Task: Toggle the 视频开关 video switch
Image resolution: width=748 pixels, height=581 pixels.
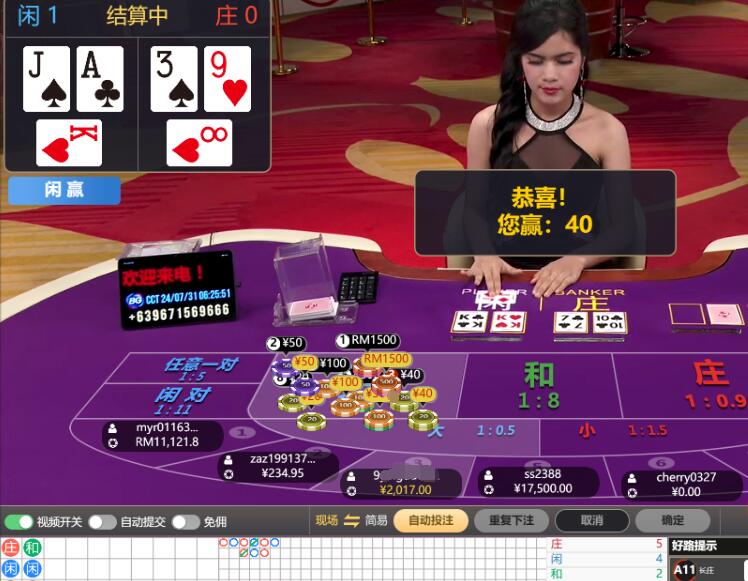Action: (19, 522)
